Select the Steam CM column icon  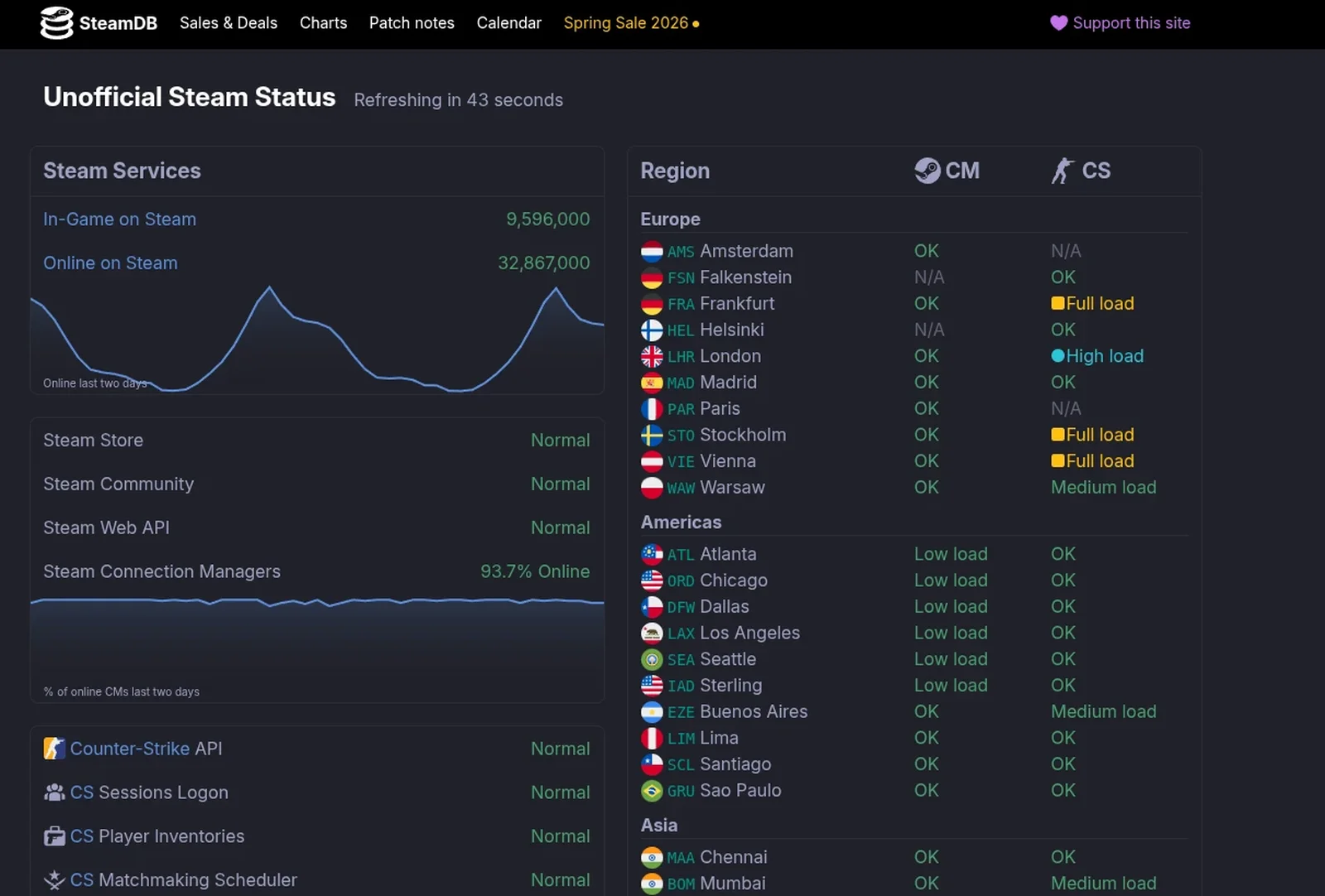tap(929, 171)
